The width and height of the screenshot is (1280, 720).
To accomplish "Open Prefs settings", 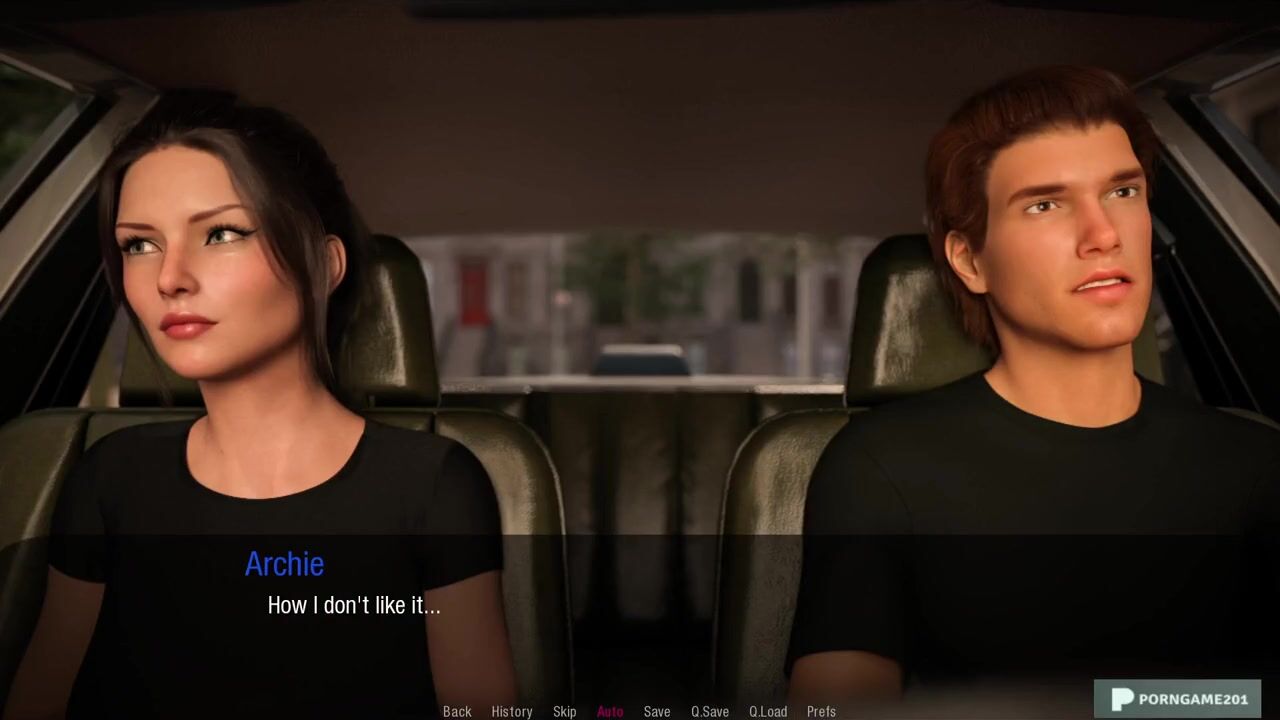I will [x=821, y=711].
